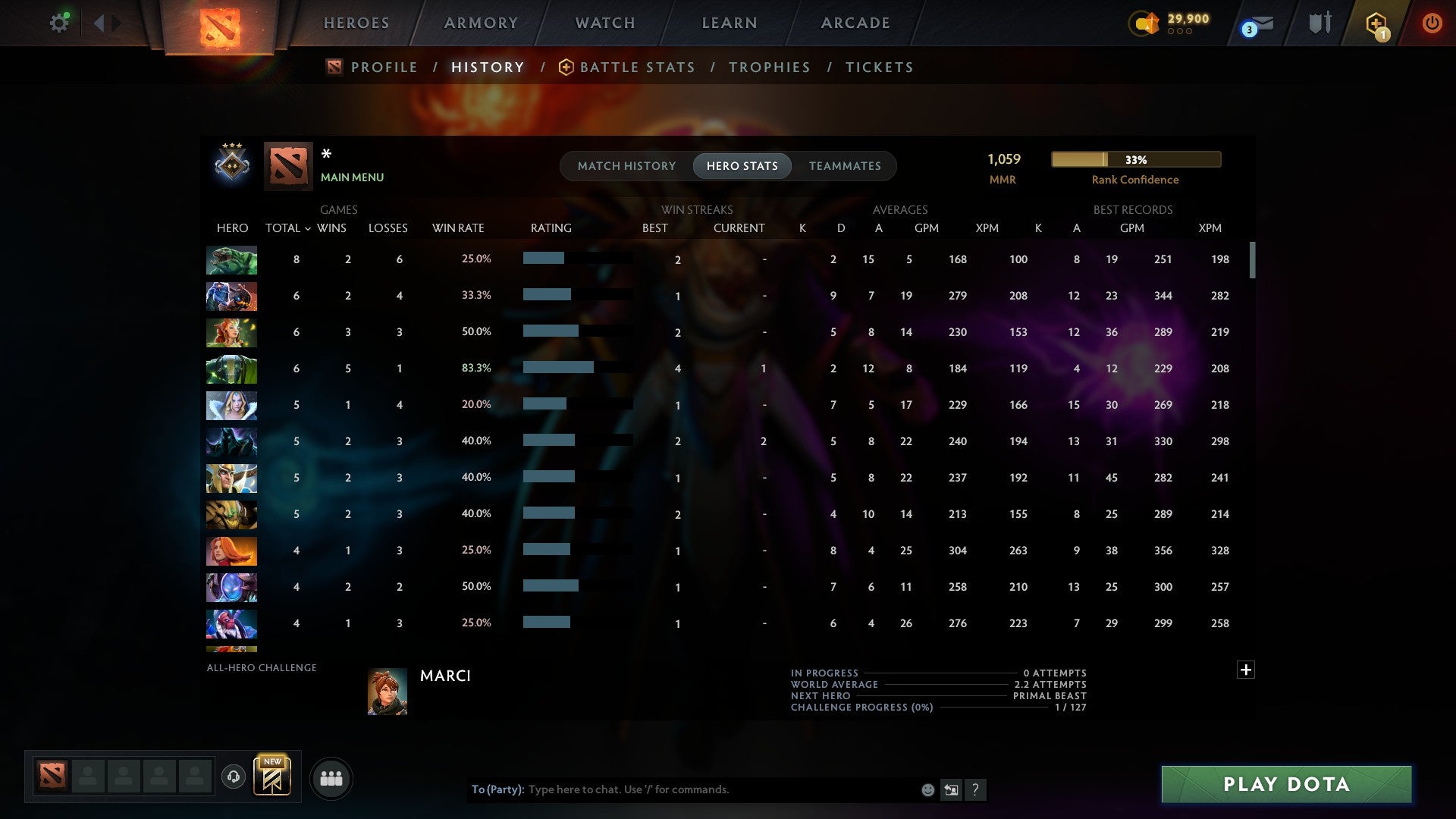Open the Dota Plus hexagon icon
The height and width of the screenshot is (819, 1456).
click(x=1376, y=23)
